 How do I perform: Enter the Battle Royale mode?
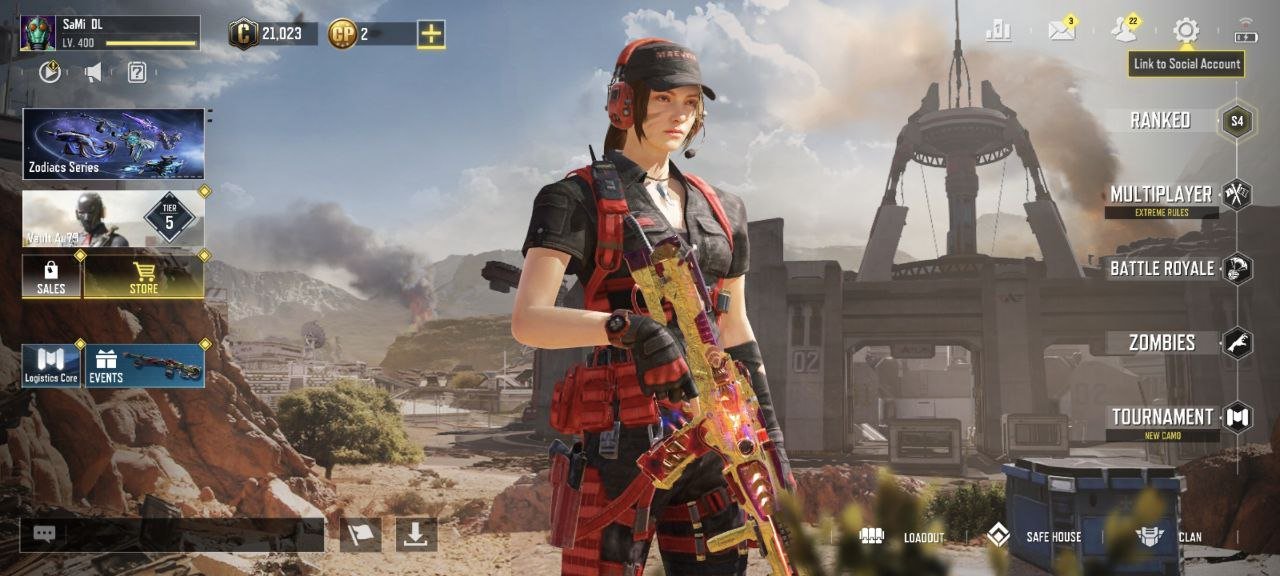(x=1162, y=268)
